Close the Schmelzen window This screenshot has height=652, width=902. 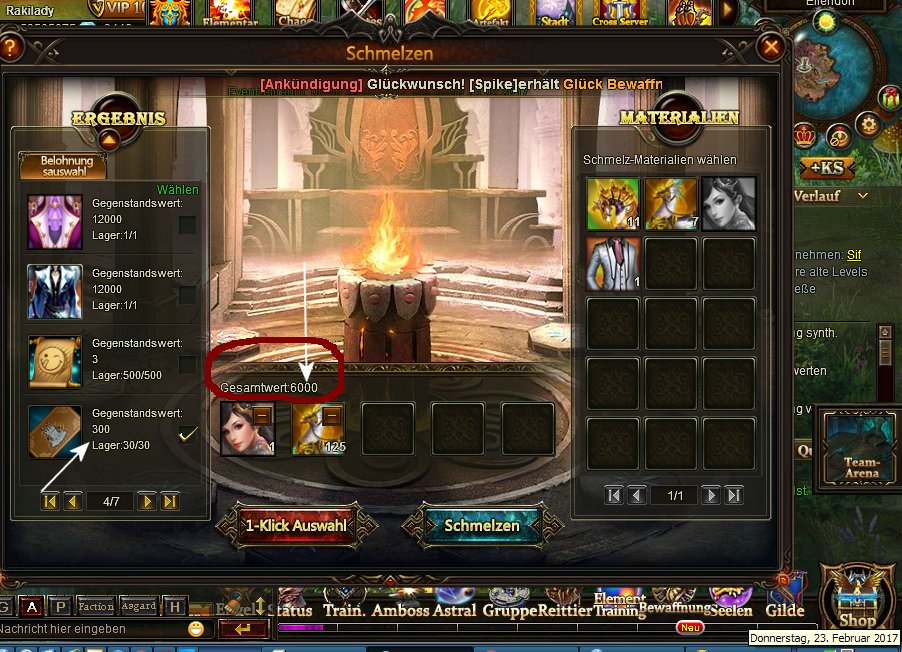click(770, 47)
